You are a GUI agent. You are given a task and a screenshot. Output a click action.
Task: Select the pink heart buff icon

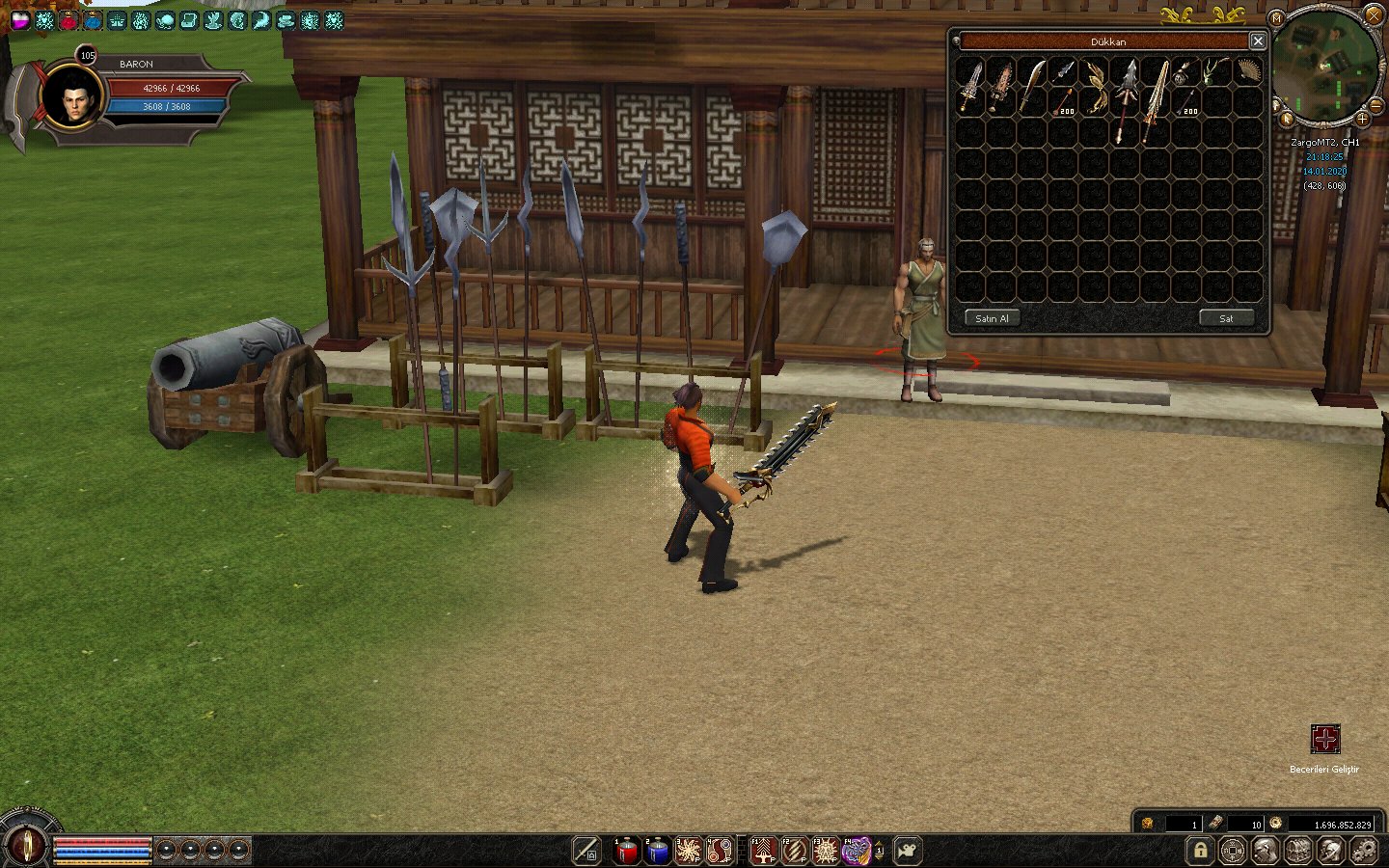point(19,20)
